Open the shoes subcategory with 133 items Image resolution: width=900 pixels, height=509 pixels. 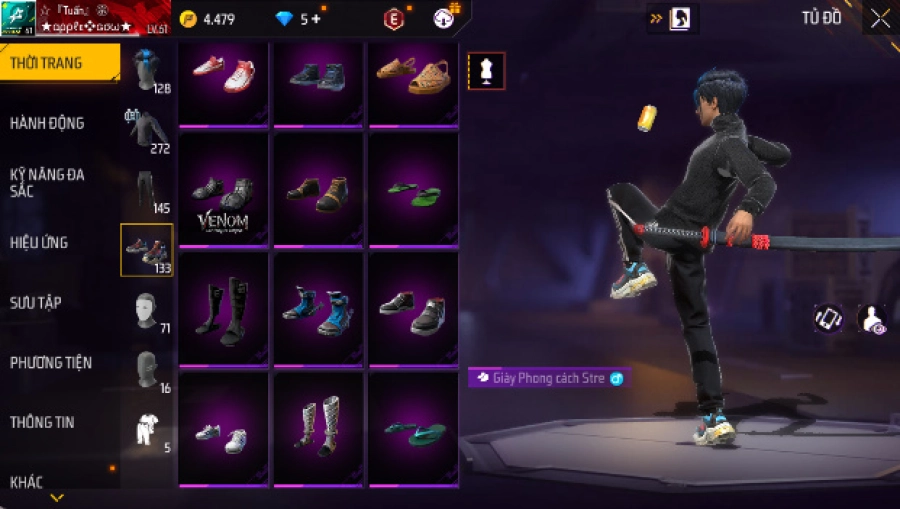(x=146, y=250)
